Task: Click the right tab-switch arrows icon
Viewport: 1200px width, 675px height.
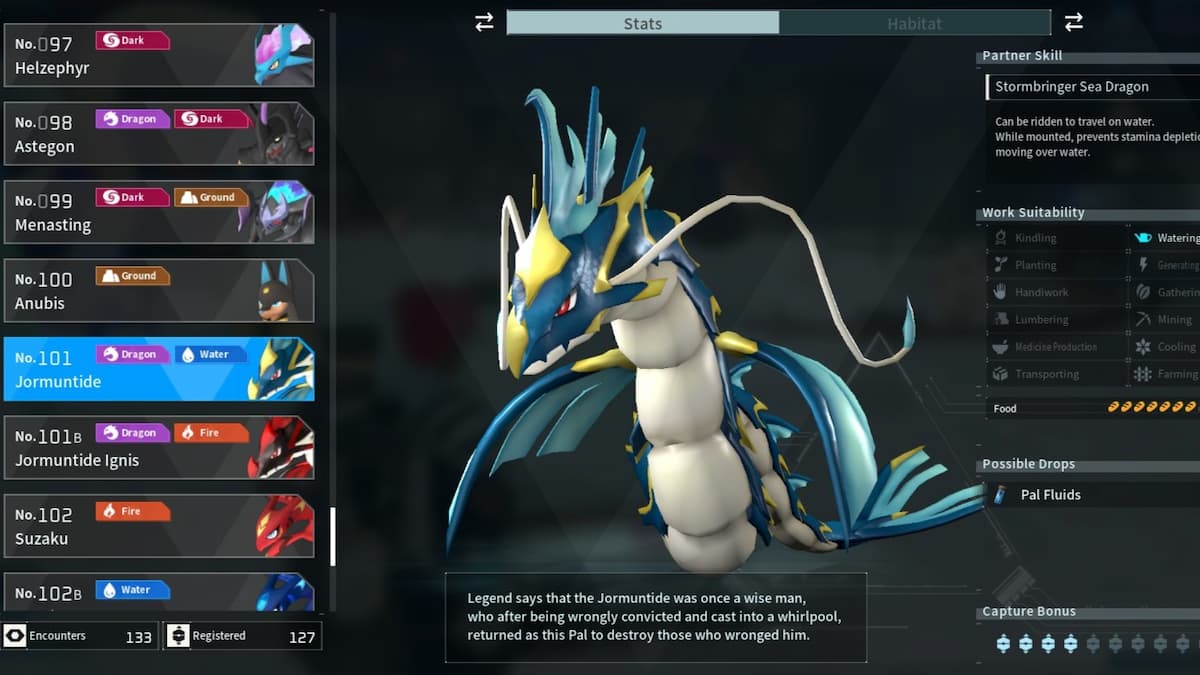Action: click(1074, 22)
